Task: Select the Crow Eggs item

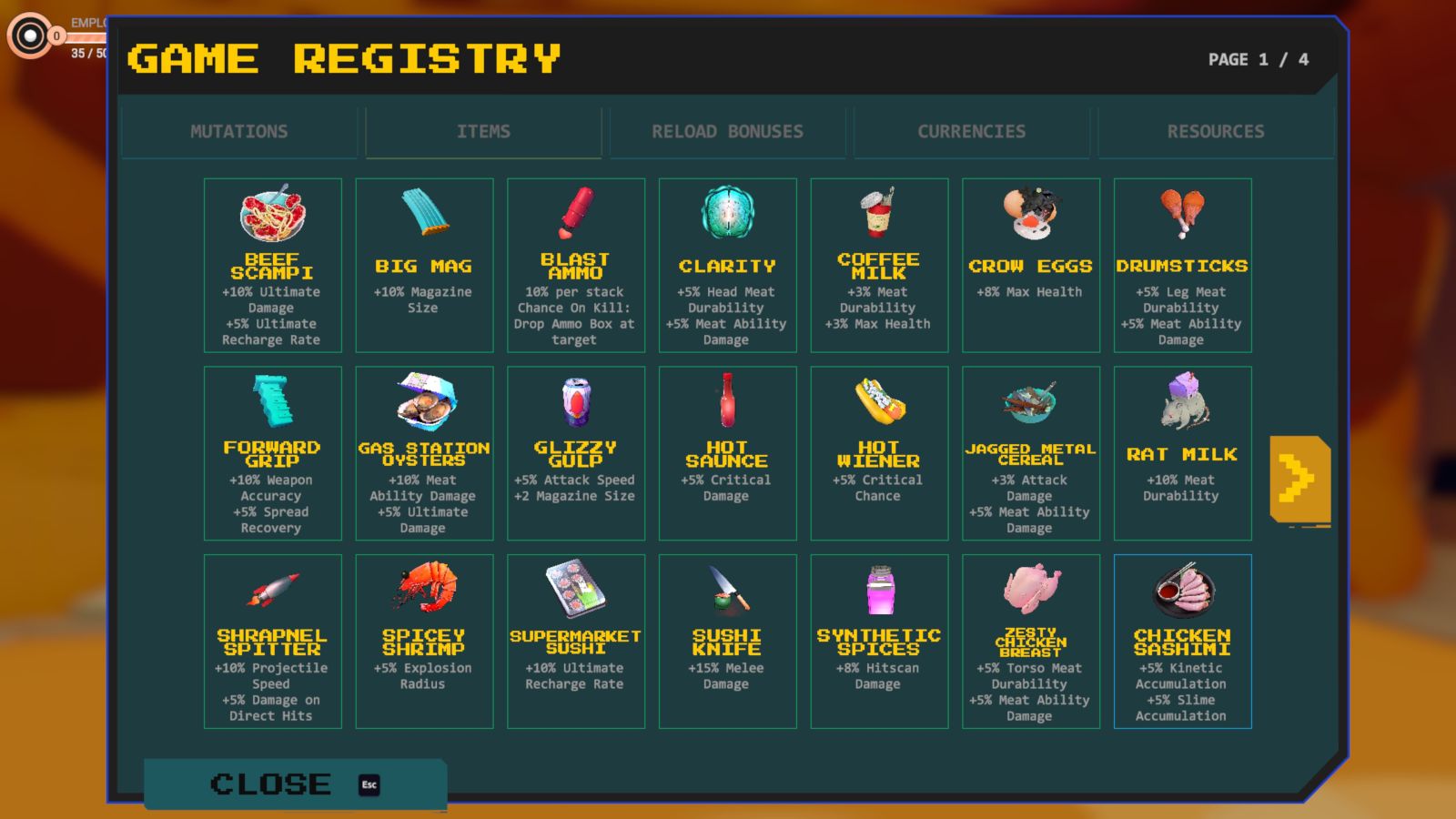Action: pos(1031,265)
